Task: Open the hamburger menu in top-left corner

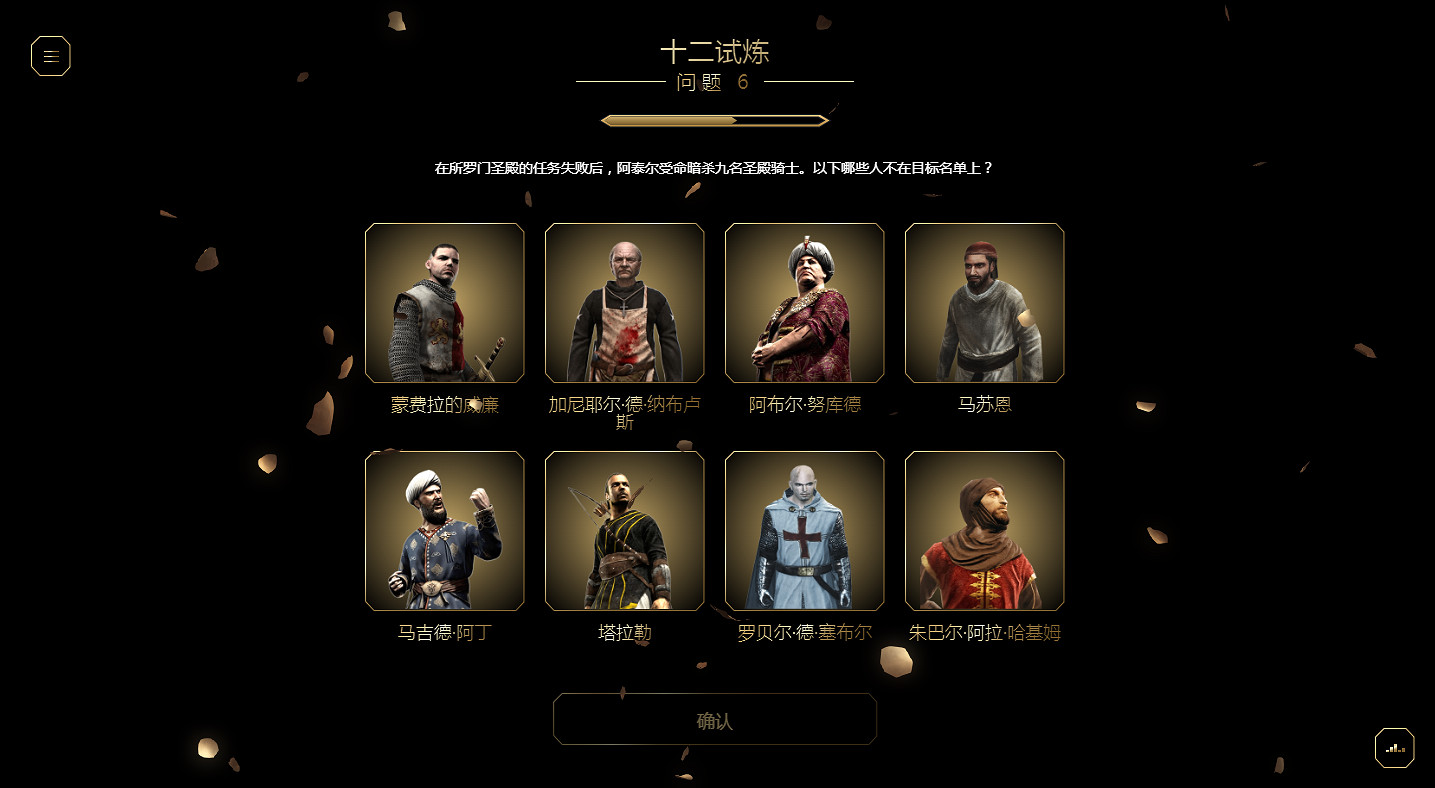Action: (50, 56)
